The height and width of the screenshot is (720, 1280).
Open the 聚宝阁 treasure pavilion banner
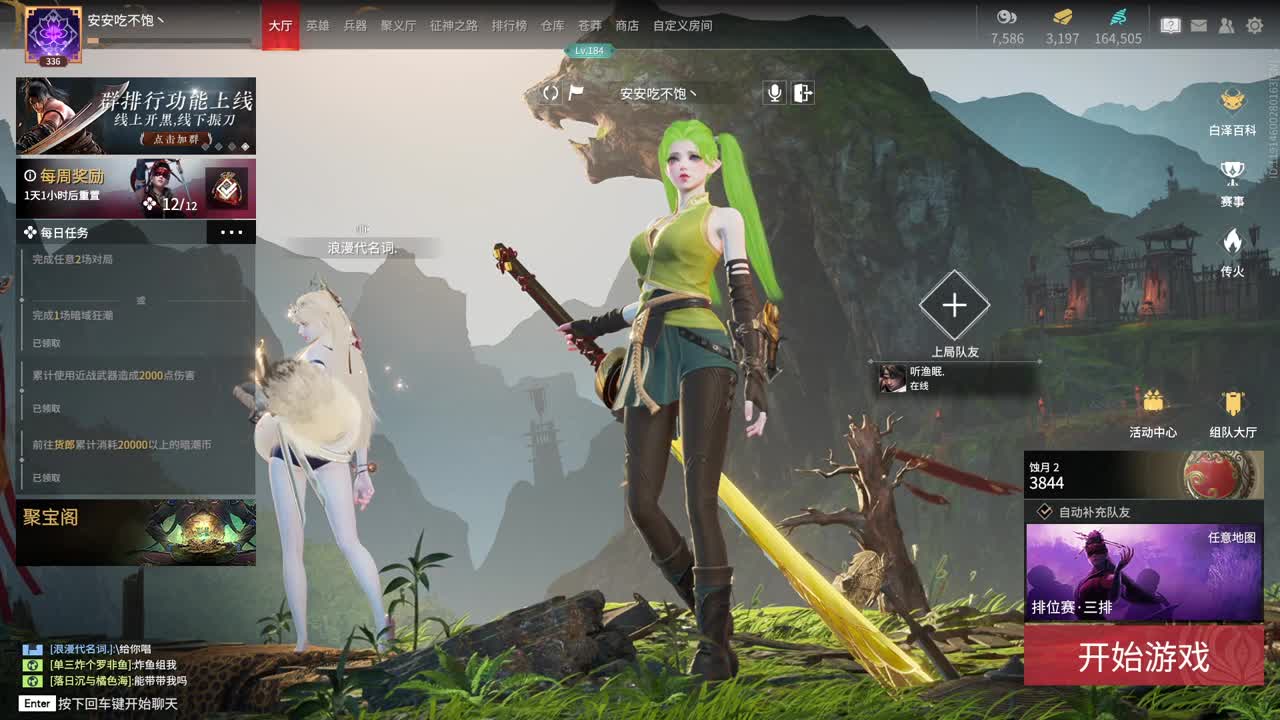[x=135, y=532]
